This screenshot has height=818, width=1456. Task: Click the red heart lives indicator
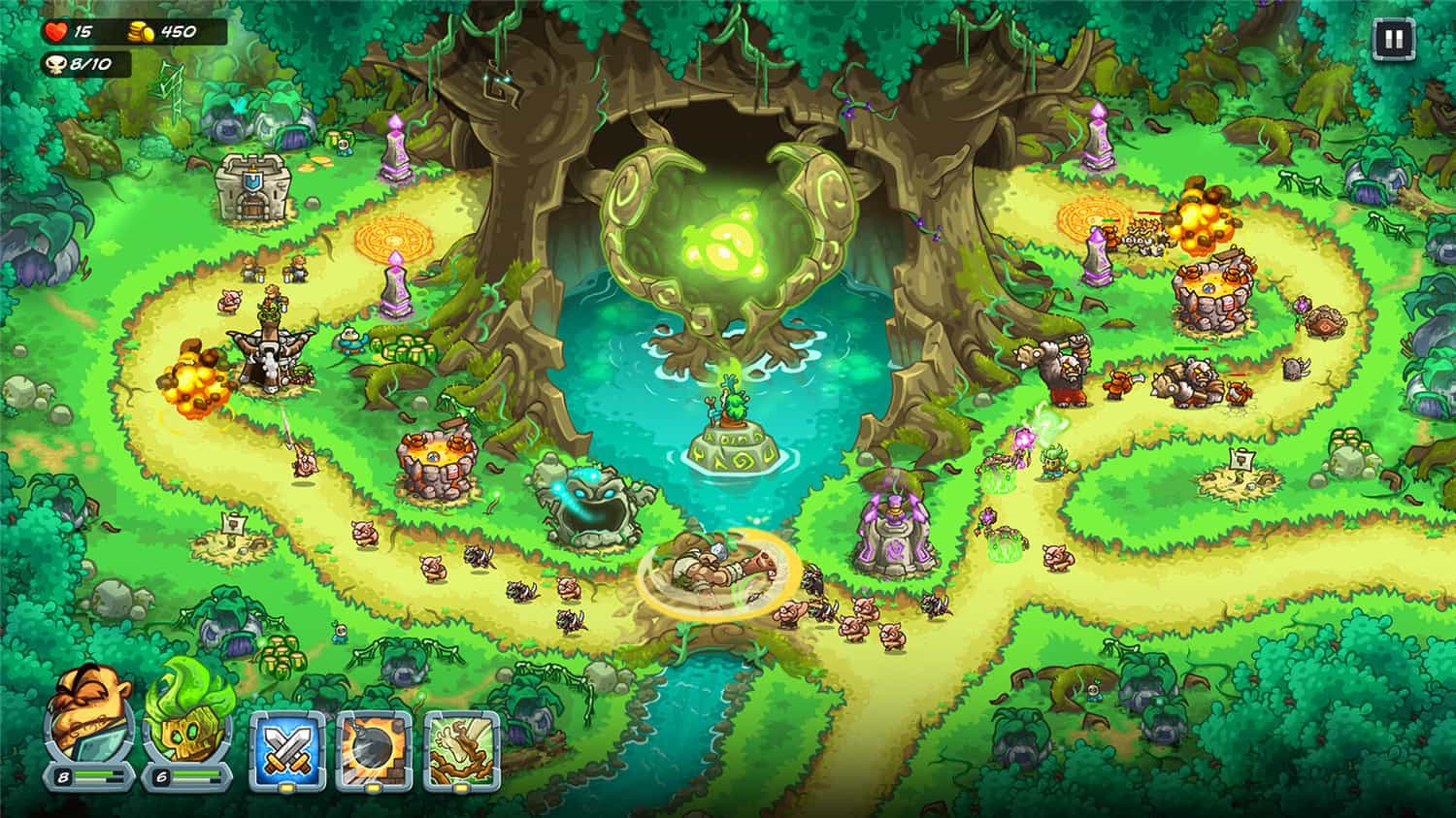(x=53, y=29)
